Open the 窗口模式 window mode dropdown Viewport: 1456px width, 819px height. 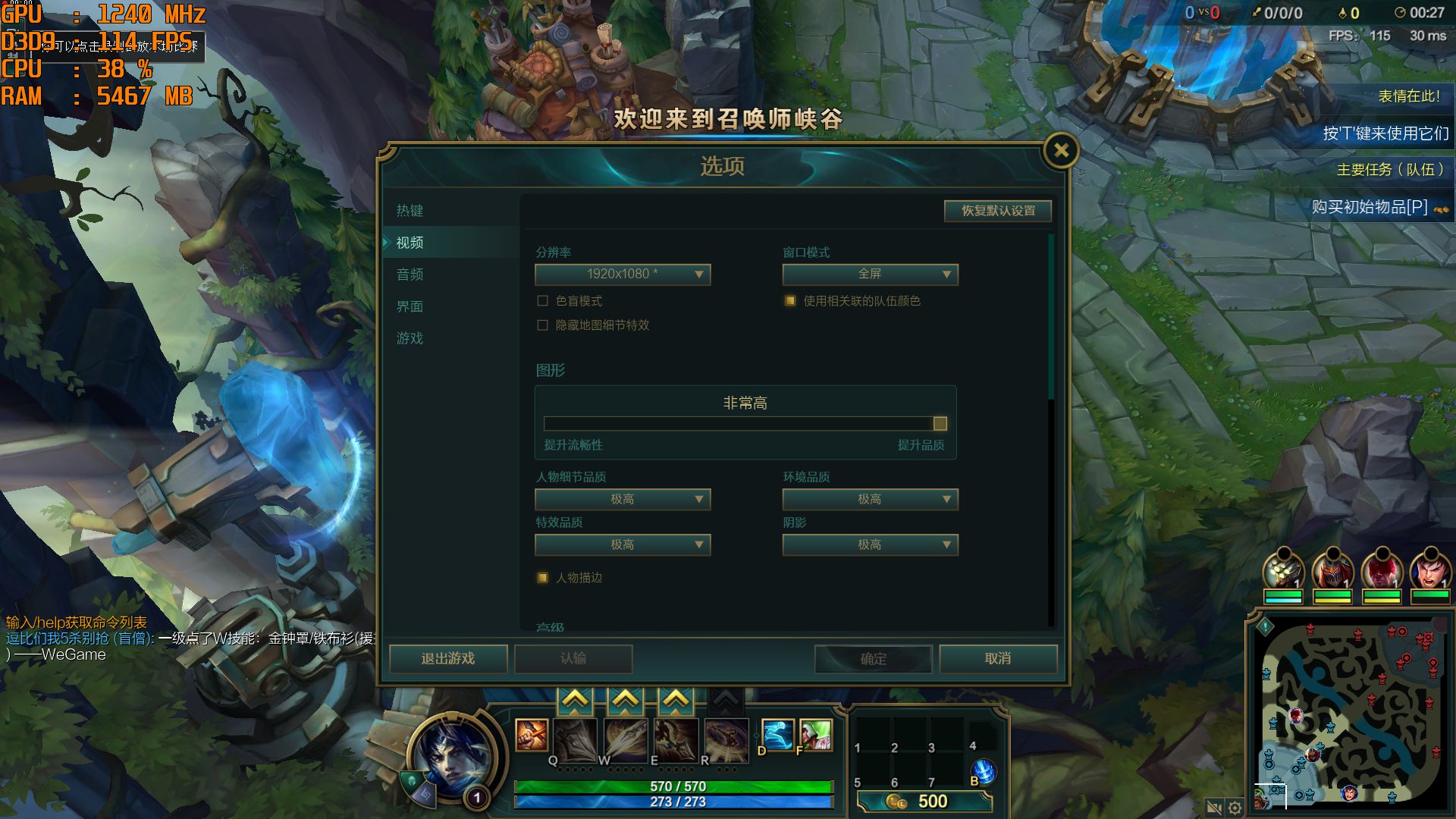(x=871, y=275)
